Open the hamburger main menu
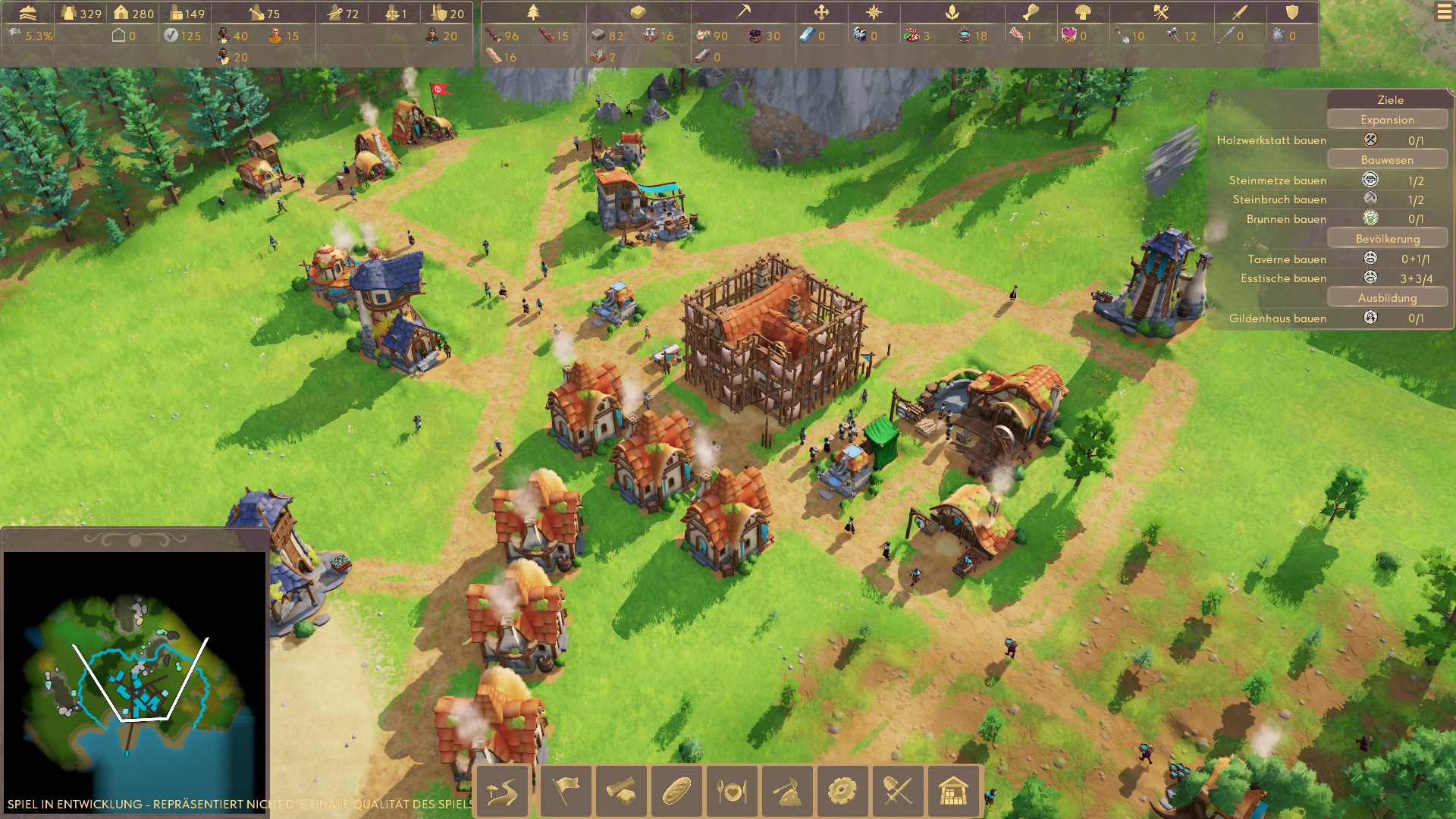Viewport: 1456px width, 819px height. point(1444,13)
